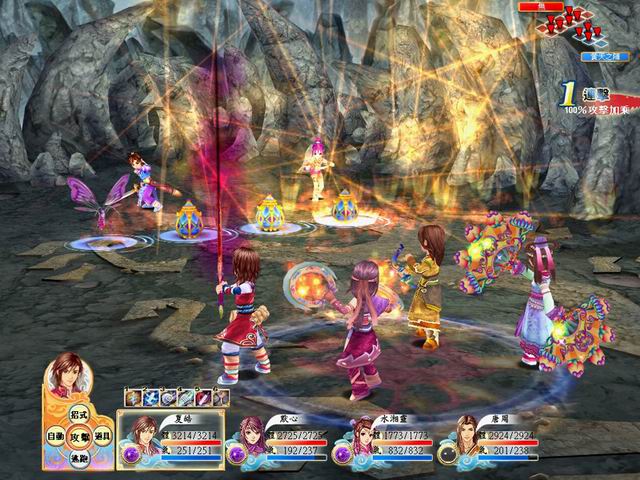Activate the red potion quick-slot icon
640x480 pixels.
click(x=203, y=399)
